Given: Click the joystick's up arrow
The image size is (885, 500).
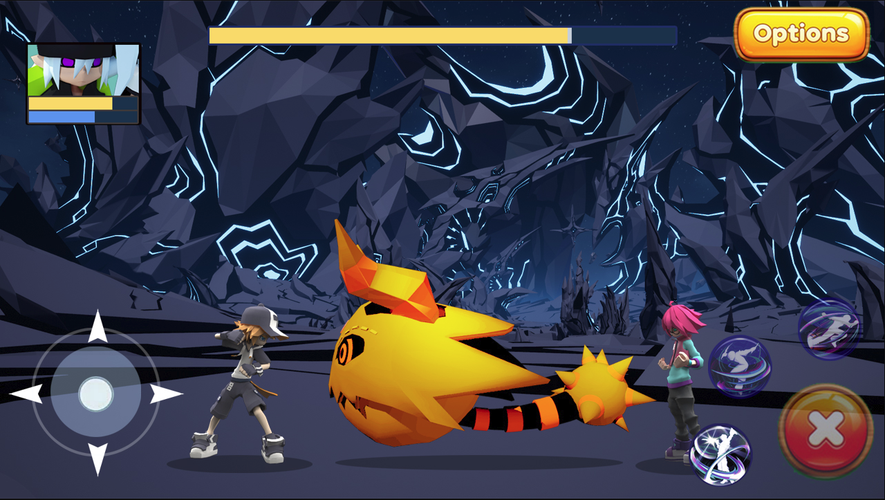Looking at the screenshot, I should 97,327.
